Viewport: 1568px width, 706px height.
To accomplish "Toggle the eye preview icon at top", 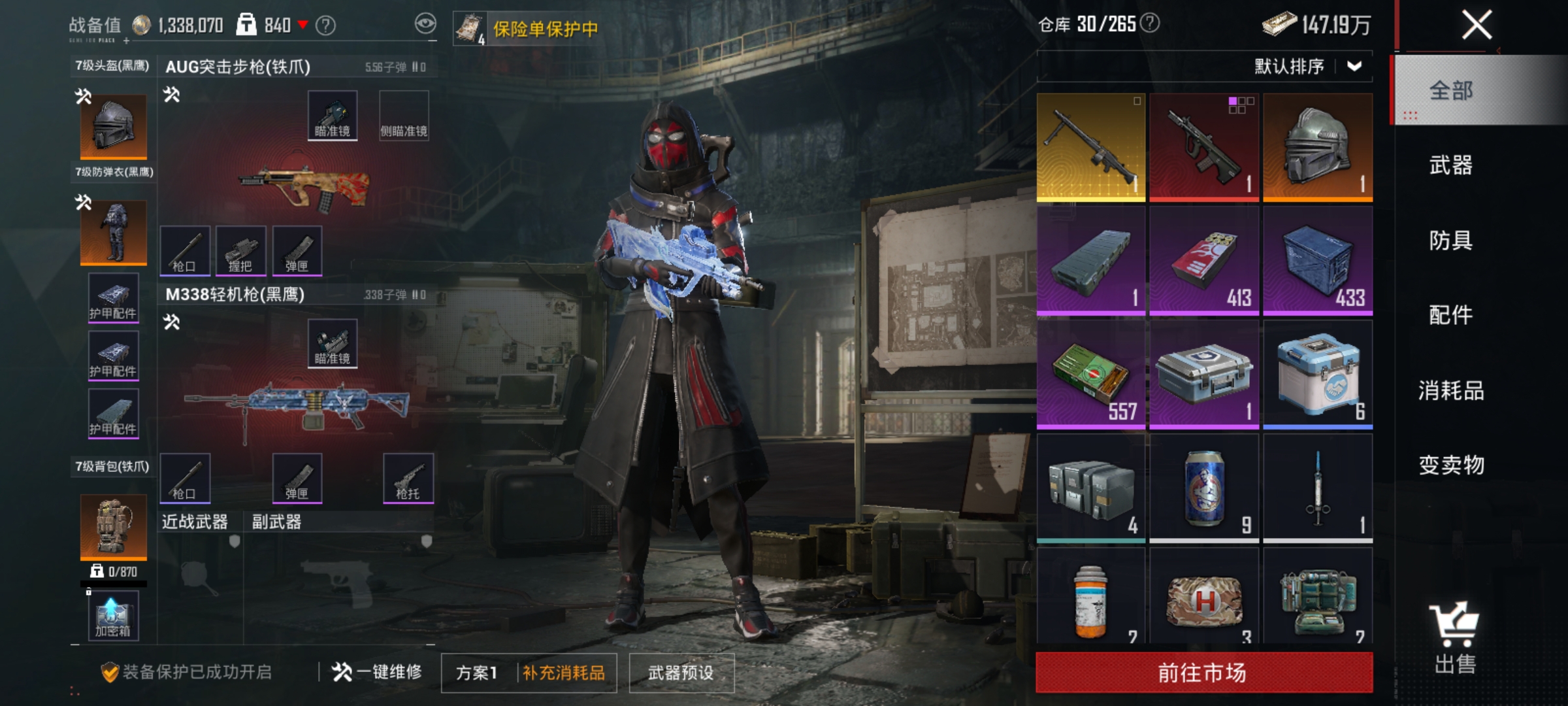I will [425, 24].
